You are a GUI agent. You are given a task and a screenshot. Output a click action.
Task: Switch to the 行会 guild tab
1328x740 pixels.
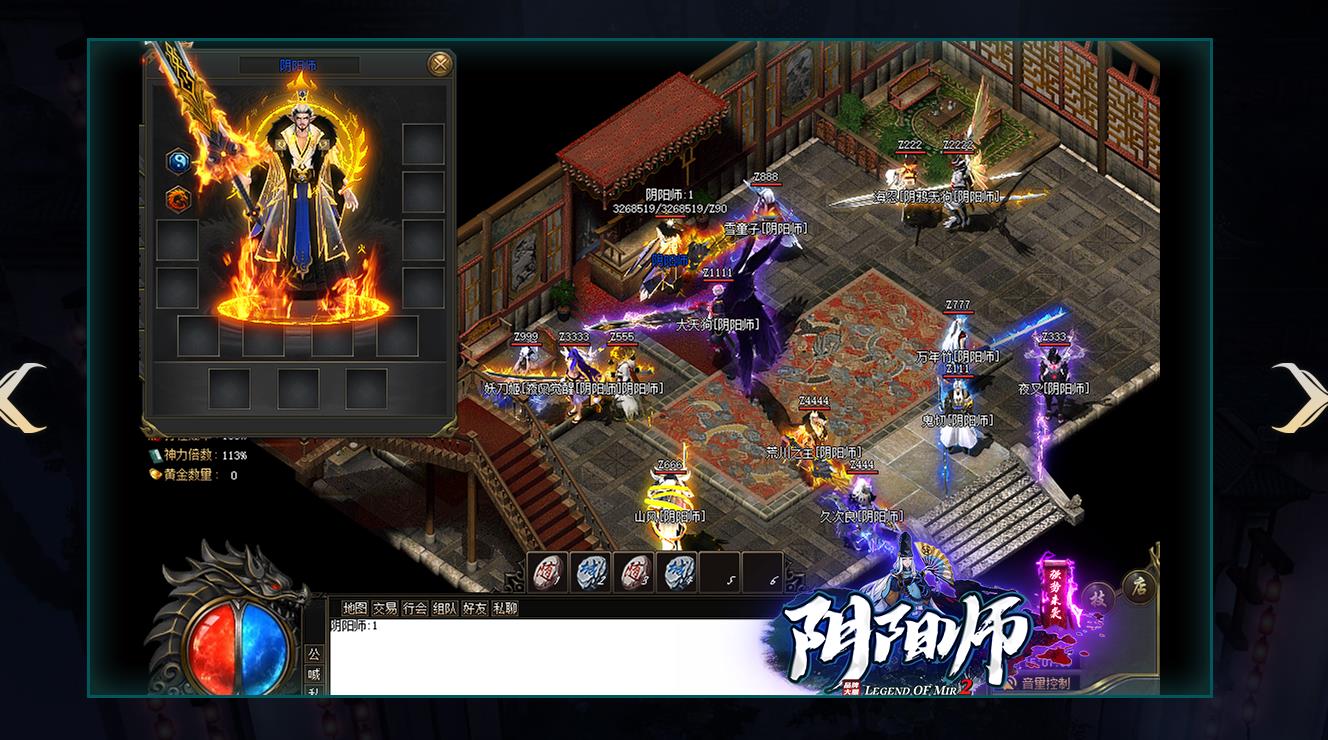click(415, 608)
